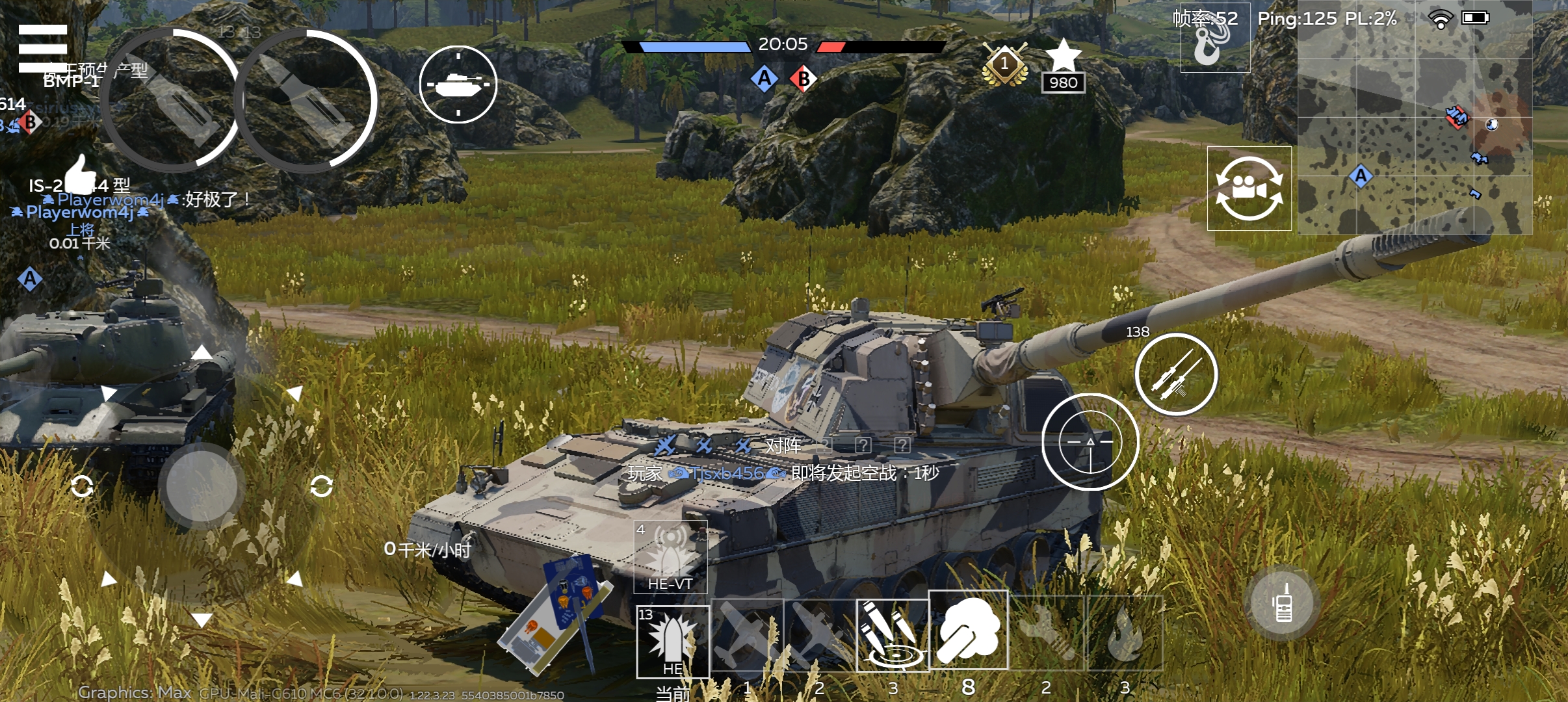Open the tactical minimap
The image size is (1568, 702).
tap(1415, 117)
